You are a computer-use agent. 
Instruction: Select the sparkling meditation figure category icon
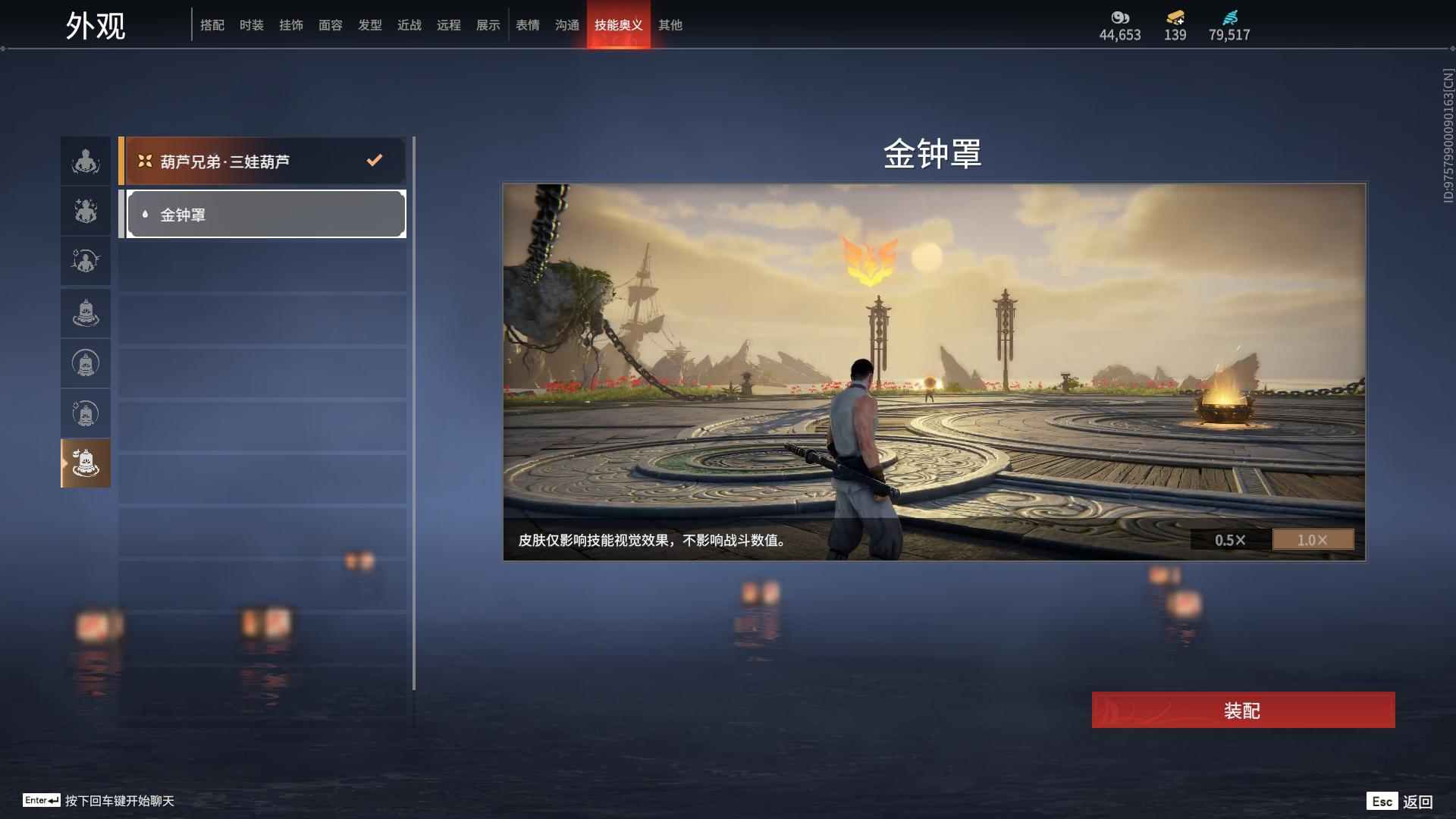coord(85,211)
